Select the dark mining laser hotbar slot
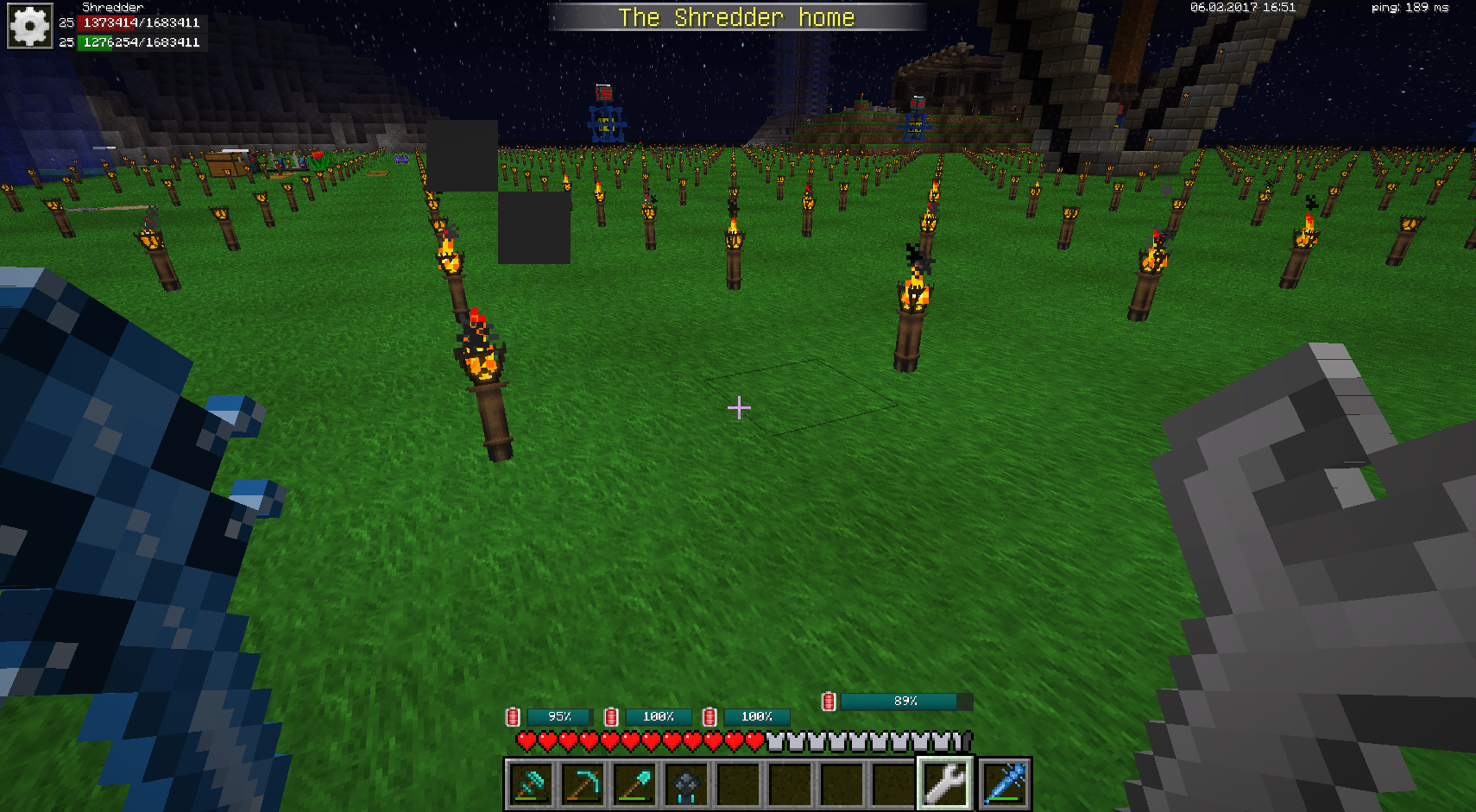The image size is (1476, 812). (686, 784)
